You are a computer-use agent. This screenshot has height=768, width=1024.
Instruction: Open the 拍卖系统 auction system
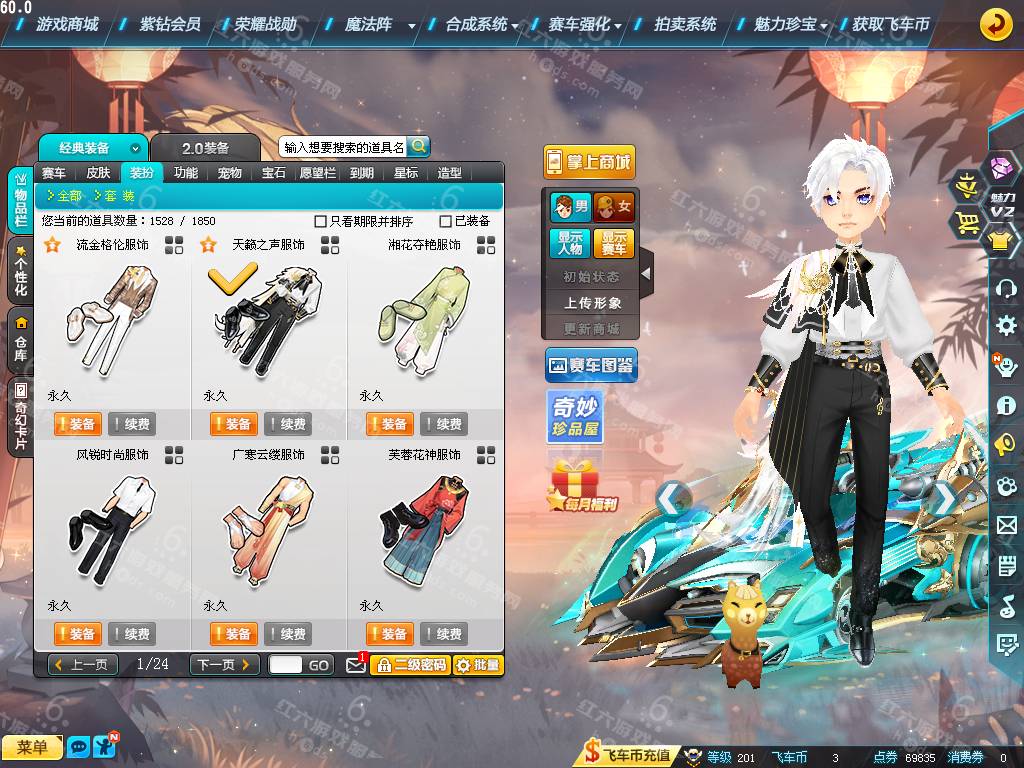(685, 24)
